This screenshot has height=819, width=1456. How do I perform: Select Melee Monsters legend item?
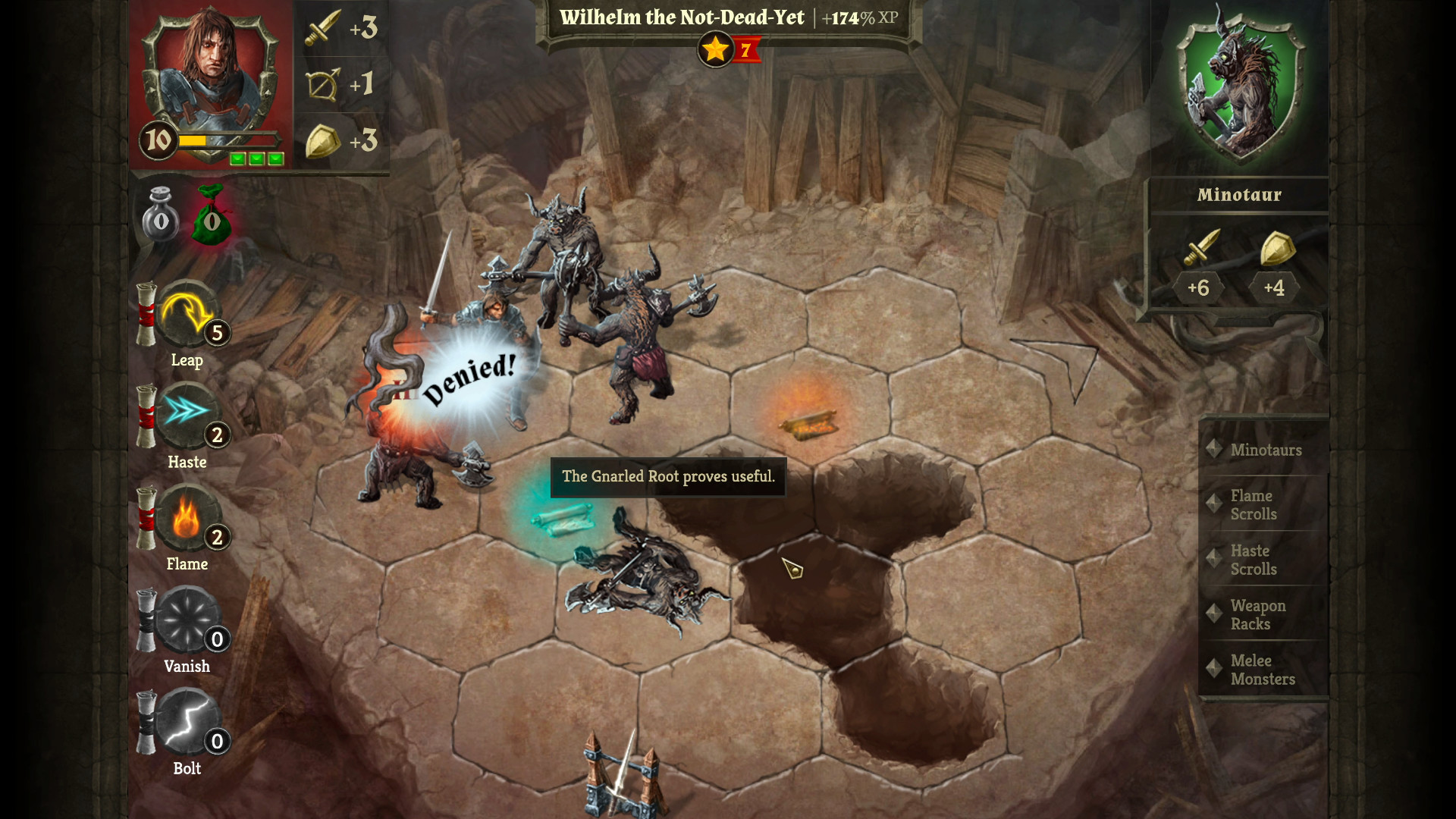[1263, 670]
